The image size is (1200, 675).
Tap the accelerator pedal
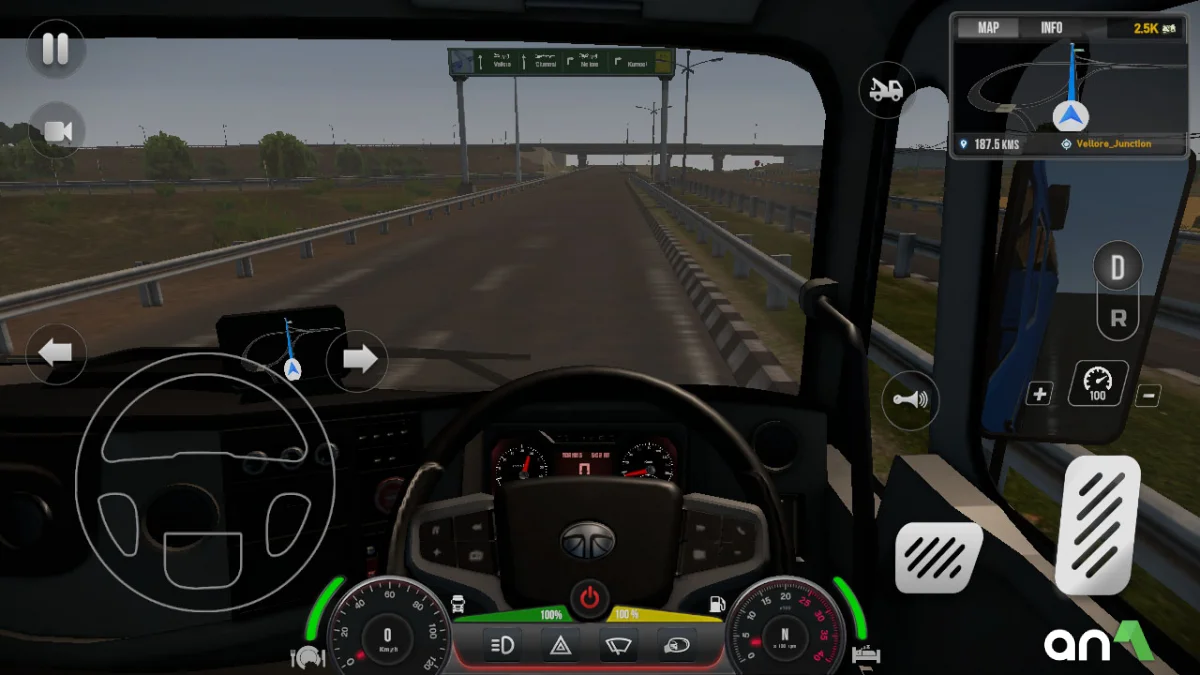(x=1098, y=525)
